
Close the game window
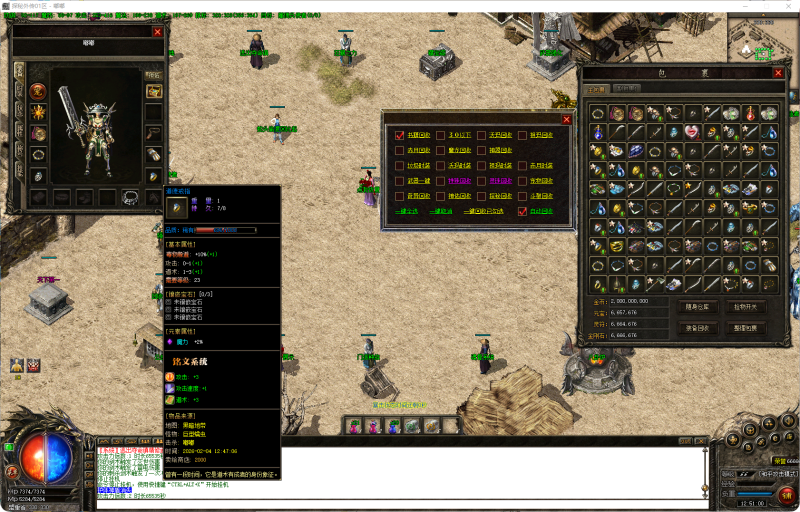click(x=784, y=6)
